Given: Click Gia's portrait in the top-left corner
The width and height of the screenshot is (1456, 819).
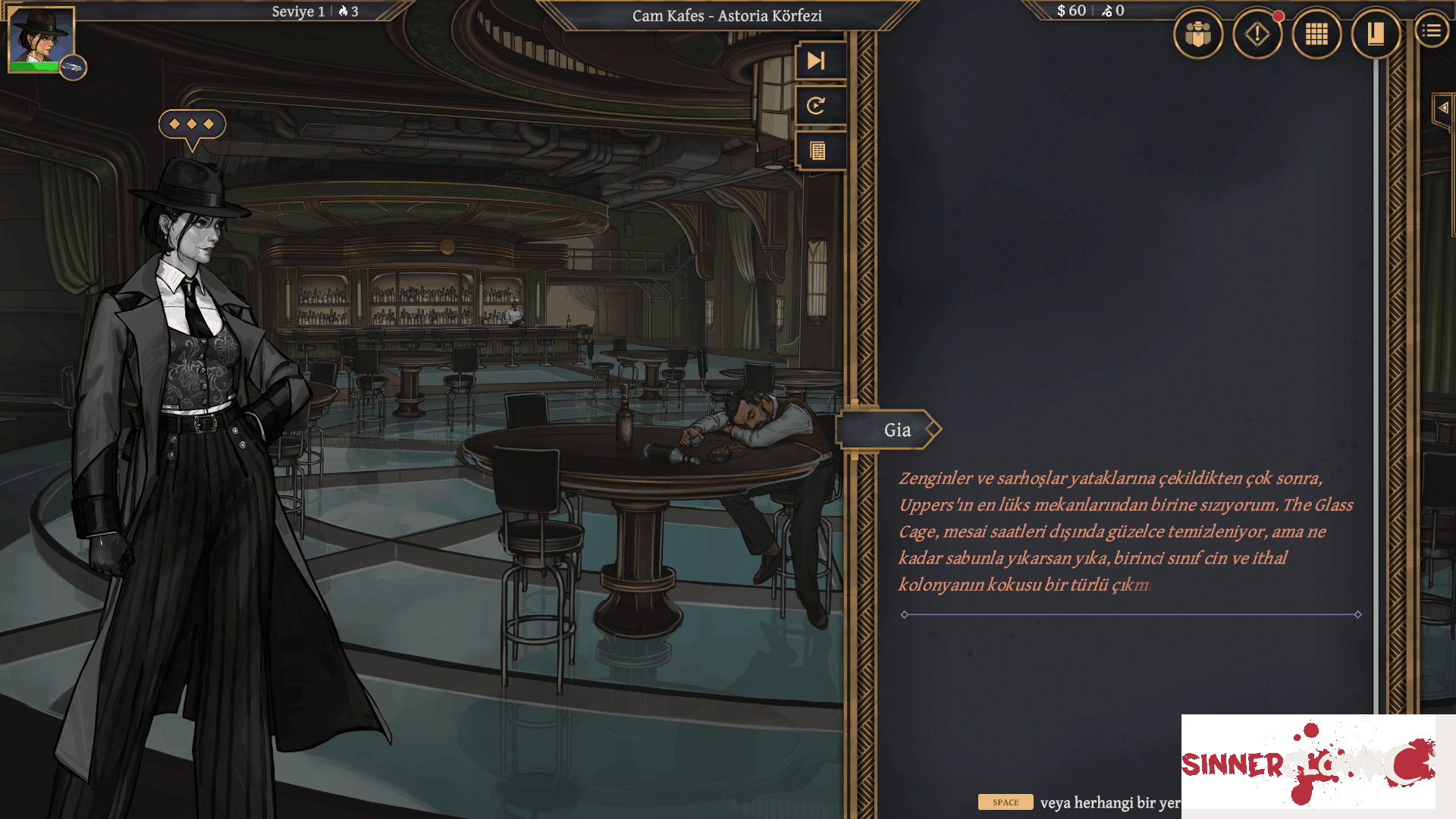Looking at the screenshot, I should click(x=39, y=38).
